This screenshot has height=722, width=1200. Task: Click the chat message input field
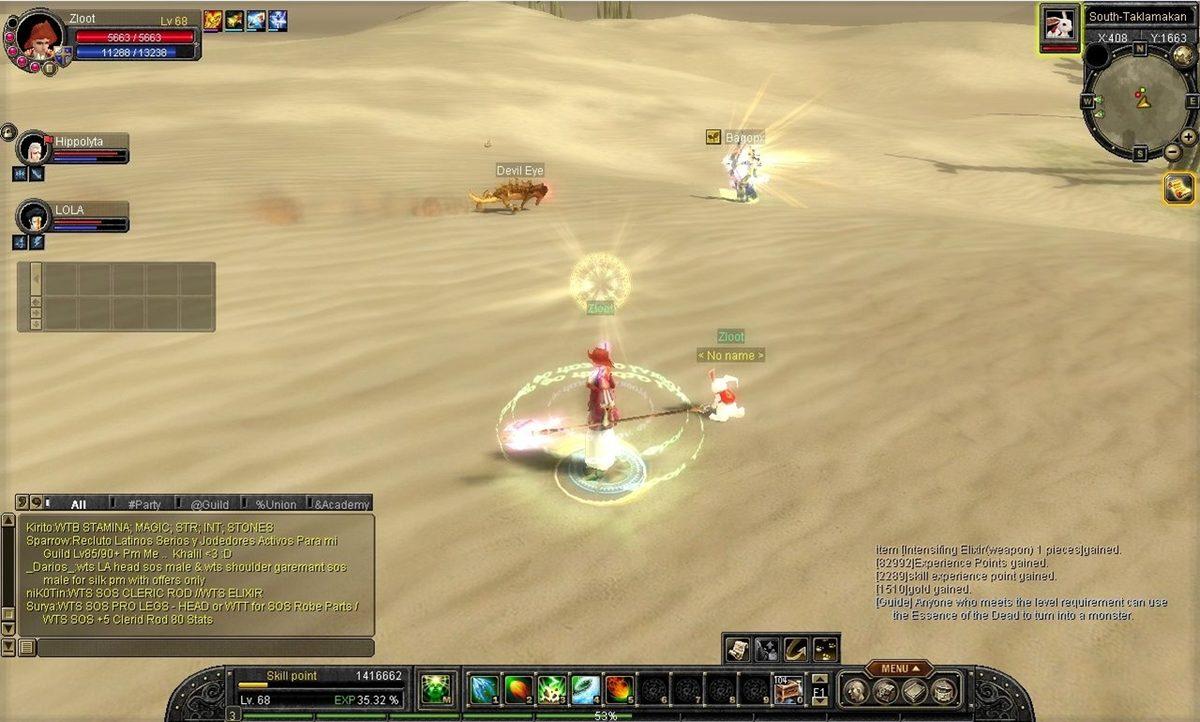[x=205, y=647]
